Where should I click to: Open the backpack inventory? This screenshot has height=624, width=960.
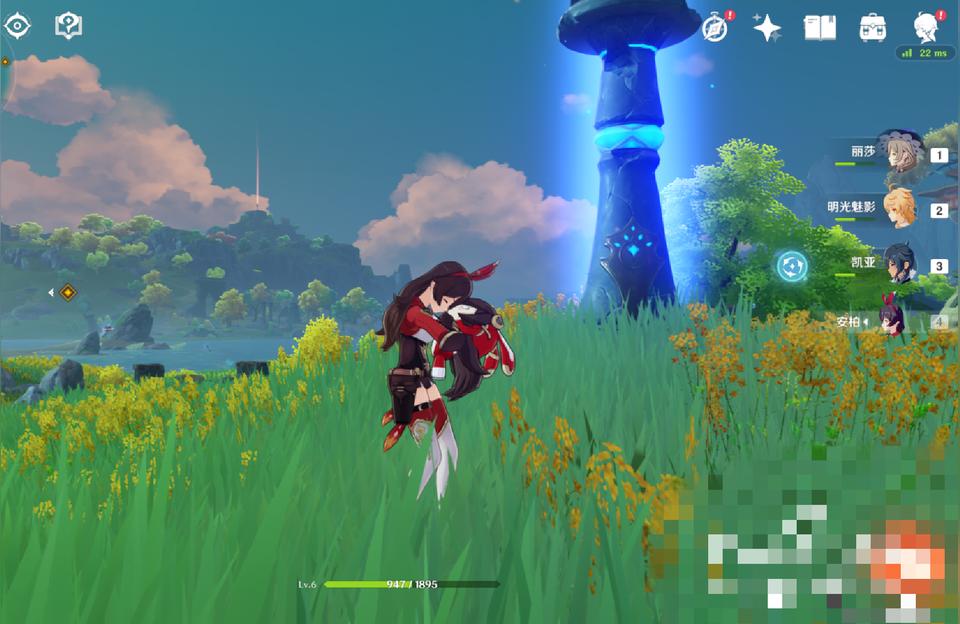pos(872,28)
